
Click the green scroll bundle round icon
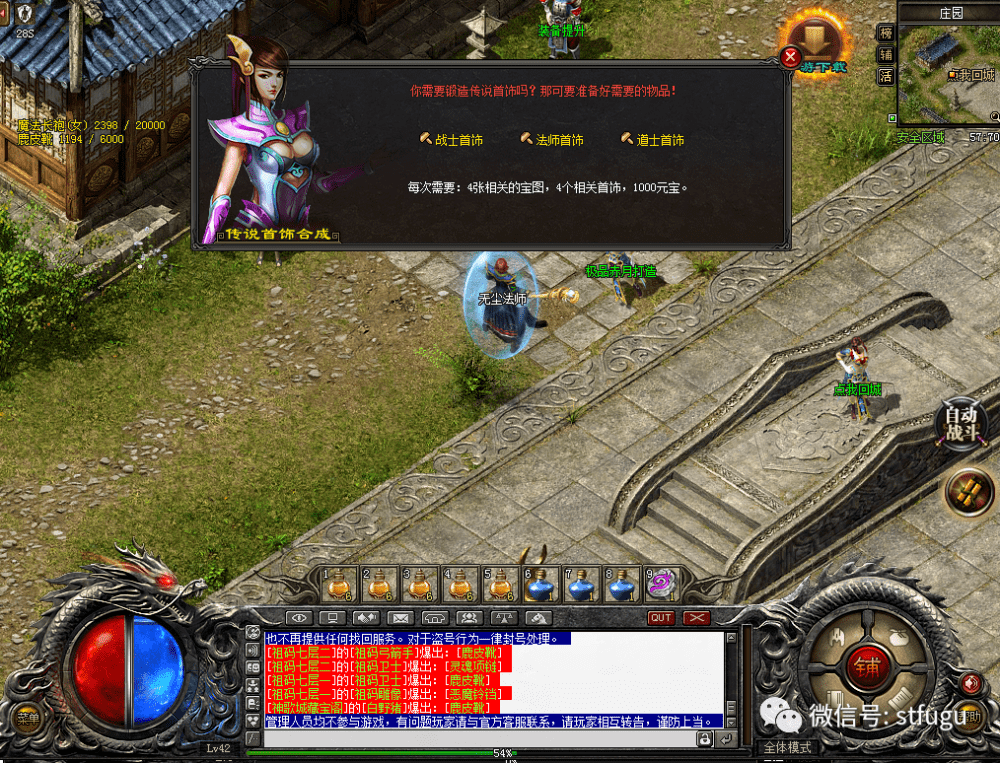[x=970, y=493]
